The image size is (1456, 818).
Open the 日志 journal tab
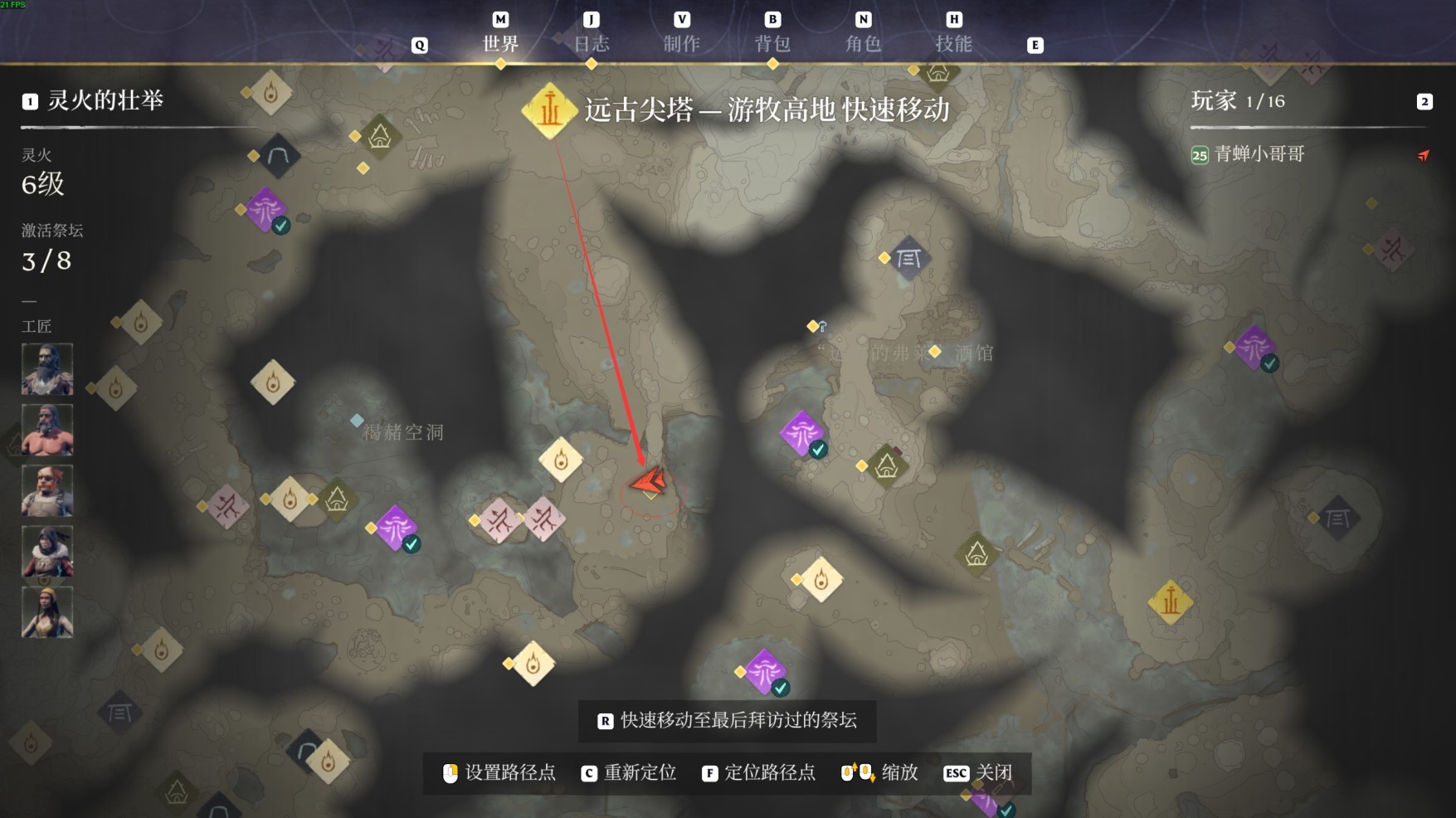click(592, 43)
